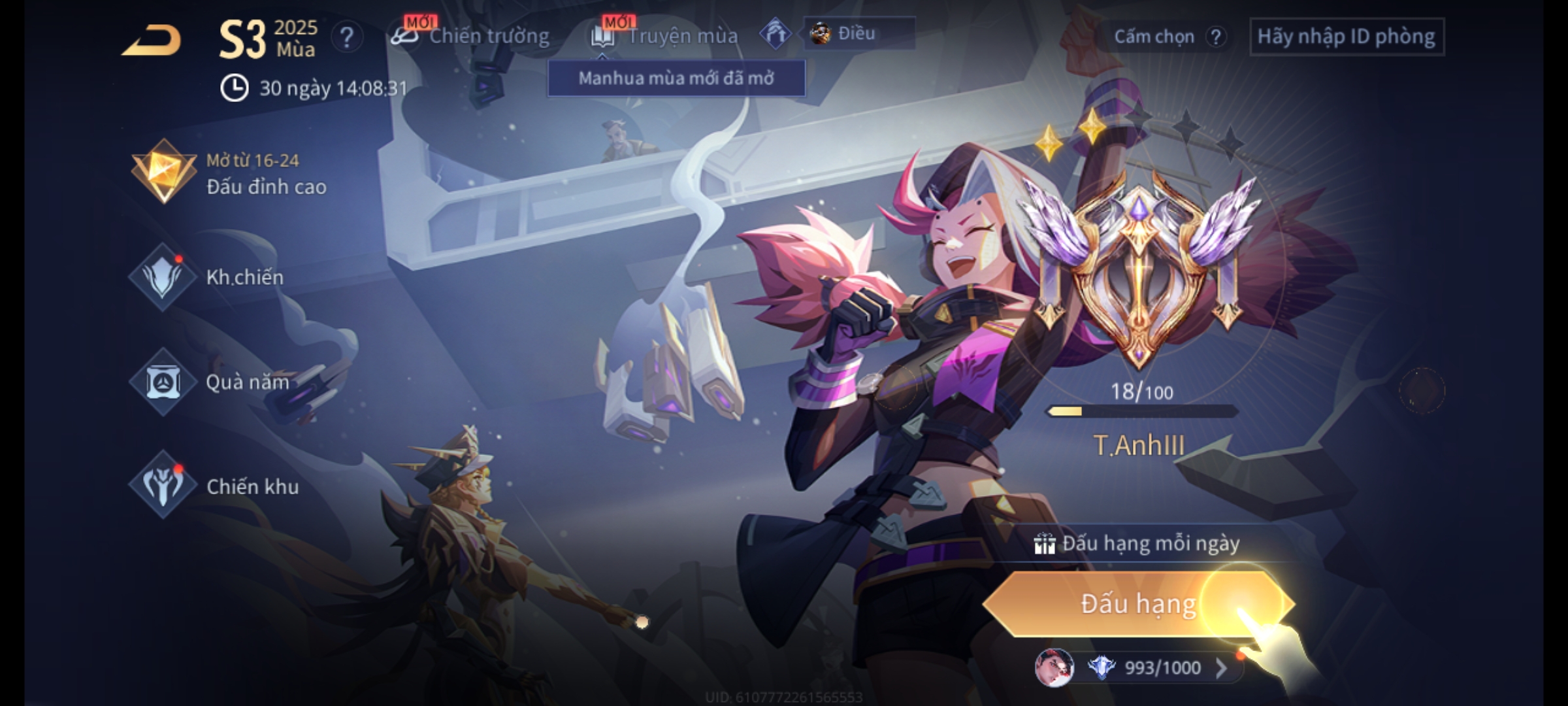
Task: Select the Điều player profile box
Action: (858, 33)
